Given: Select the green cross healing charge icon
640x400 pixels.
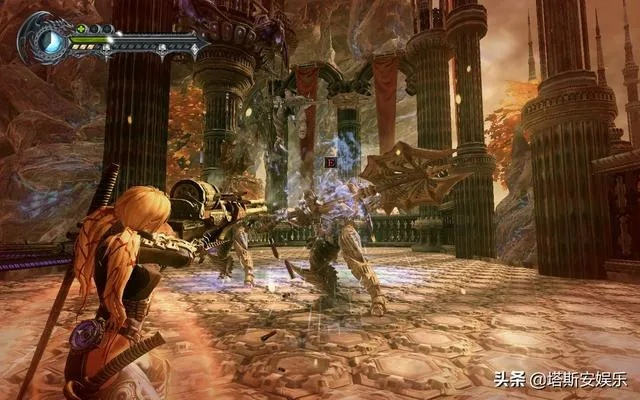Looking at the screenshot, I should pyautogui.click(x=79, y=30).
